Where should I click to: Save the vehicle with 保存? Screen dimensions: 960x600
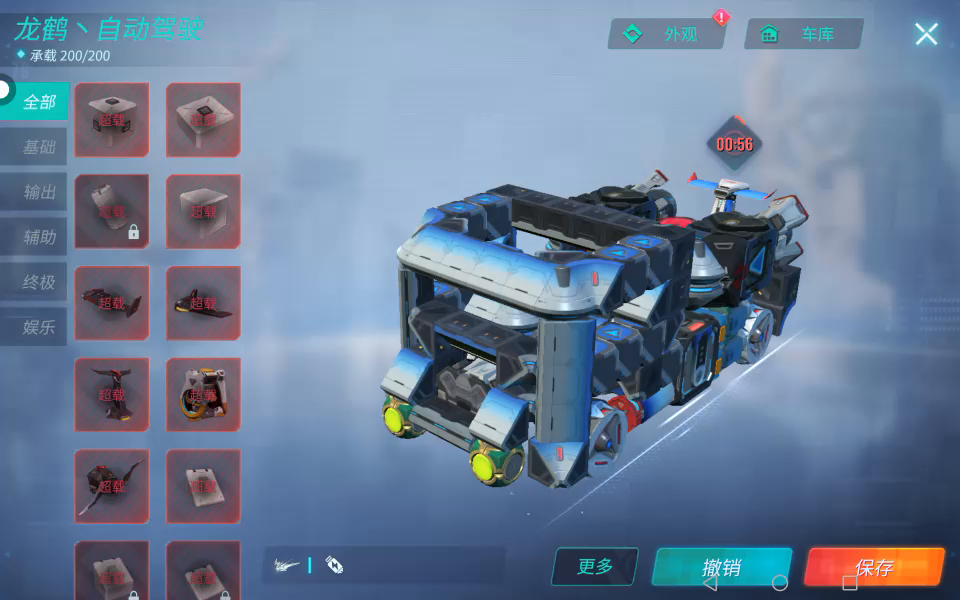(x=873, y=567)
